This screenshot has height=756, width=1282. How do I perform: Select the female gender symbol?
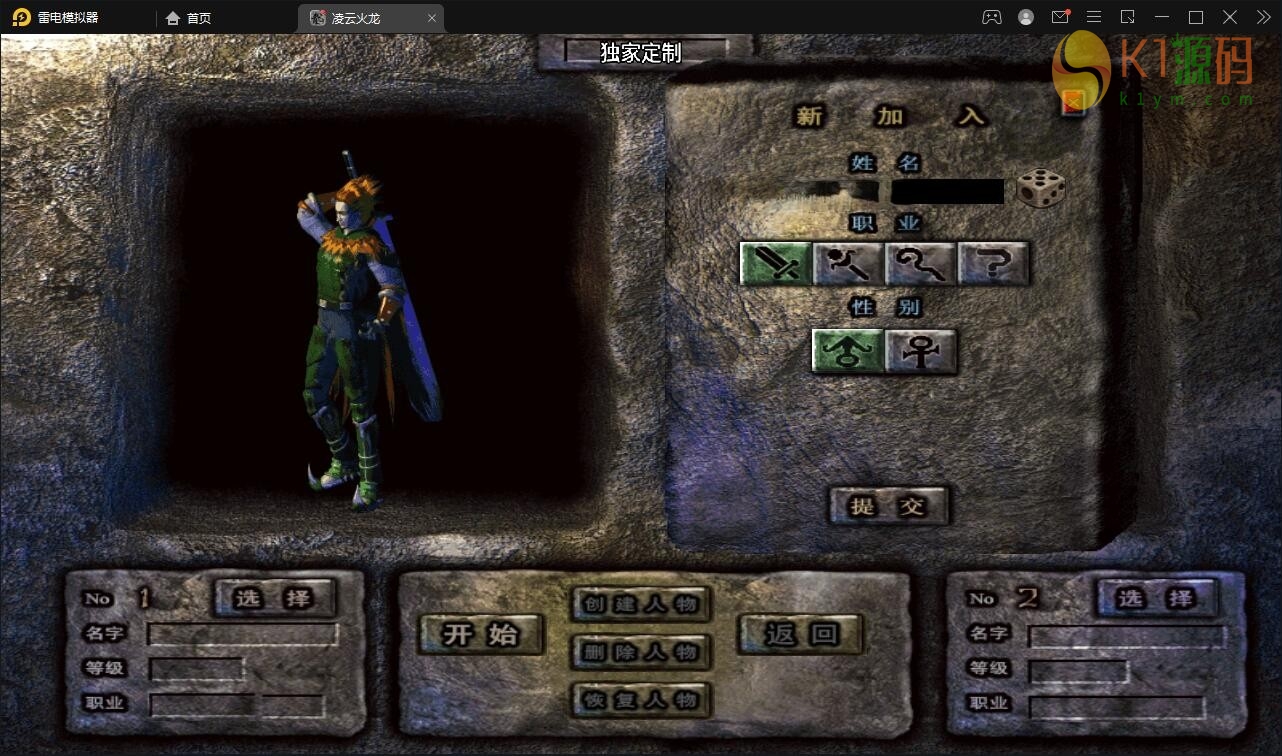tap(920, 351)
